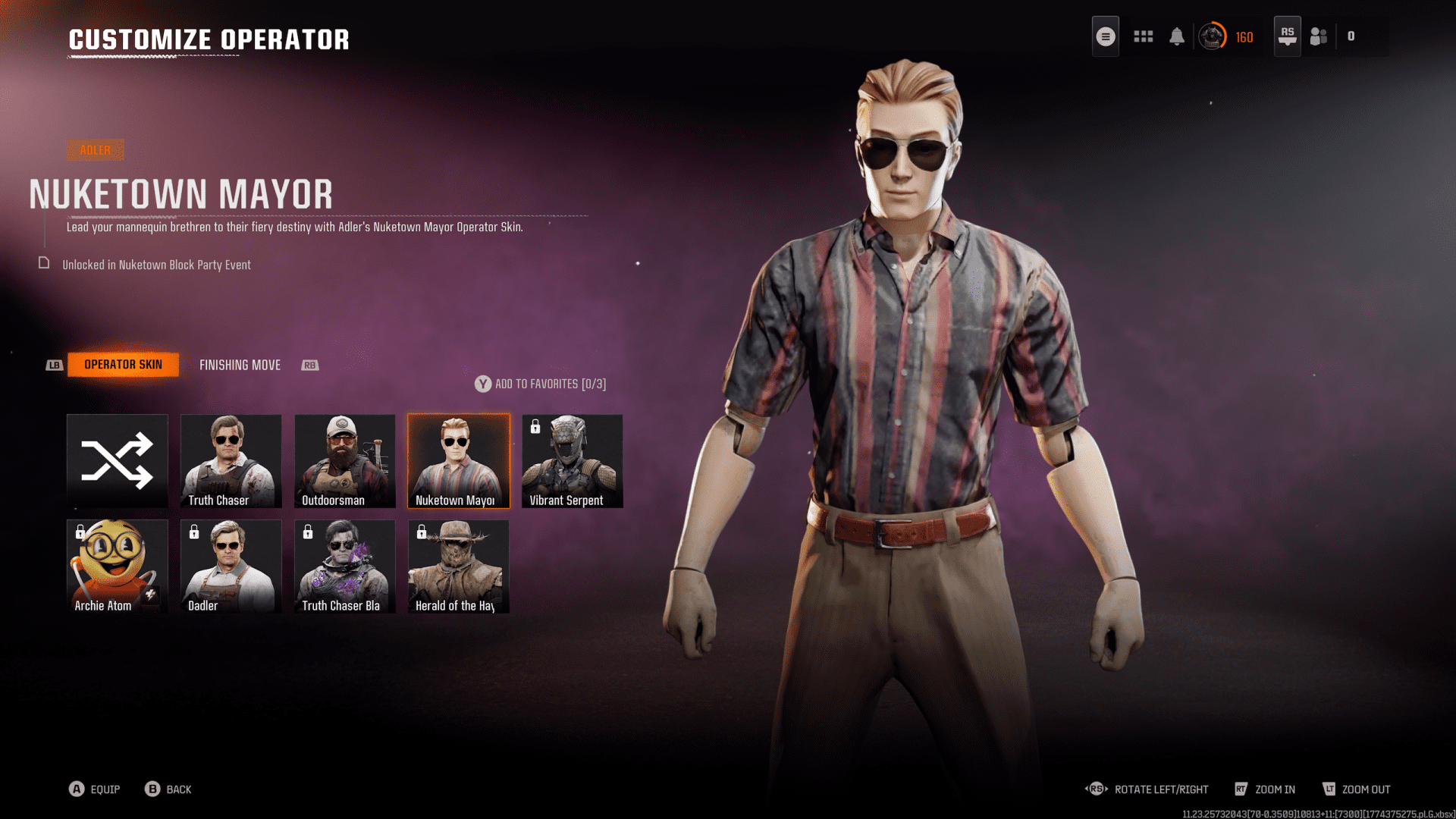Image resolution: width=1456 pixels, height=819 pixels.
Task: Open the social friends icon
Action: tap(1319, 36)
